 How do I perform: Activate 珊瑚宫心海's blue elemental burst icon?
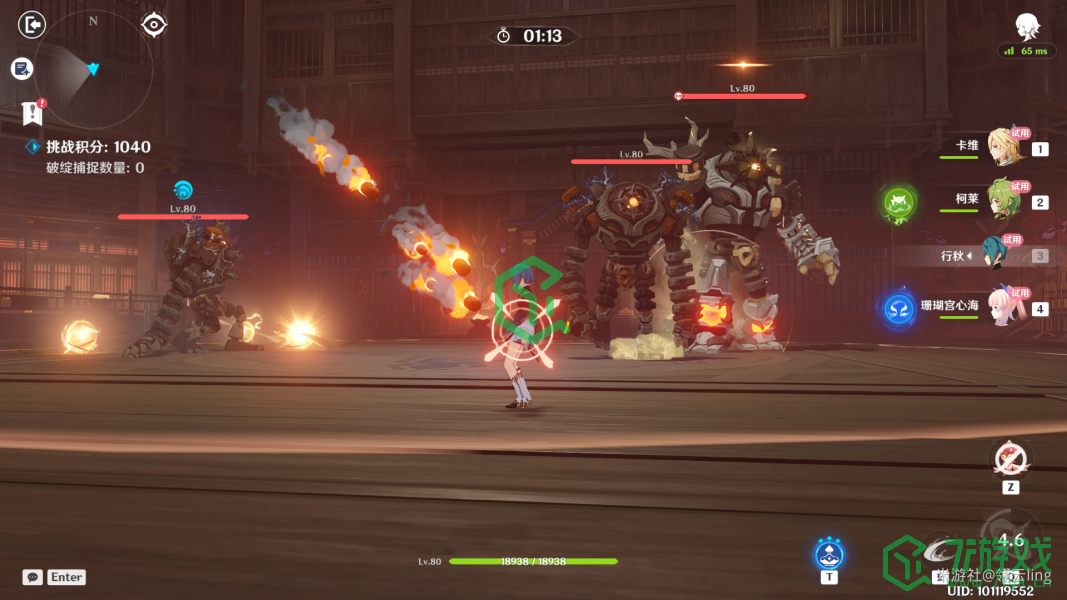[899, 308]
